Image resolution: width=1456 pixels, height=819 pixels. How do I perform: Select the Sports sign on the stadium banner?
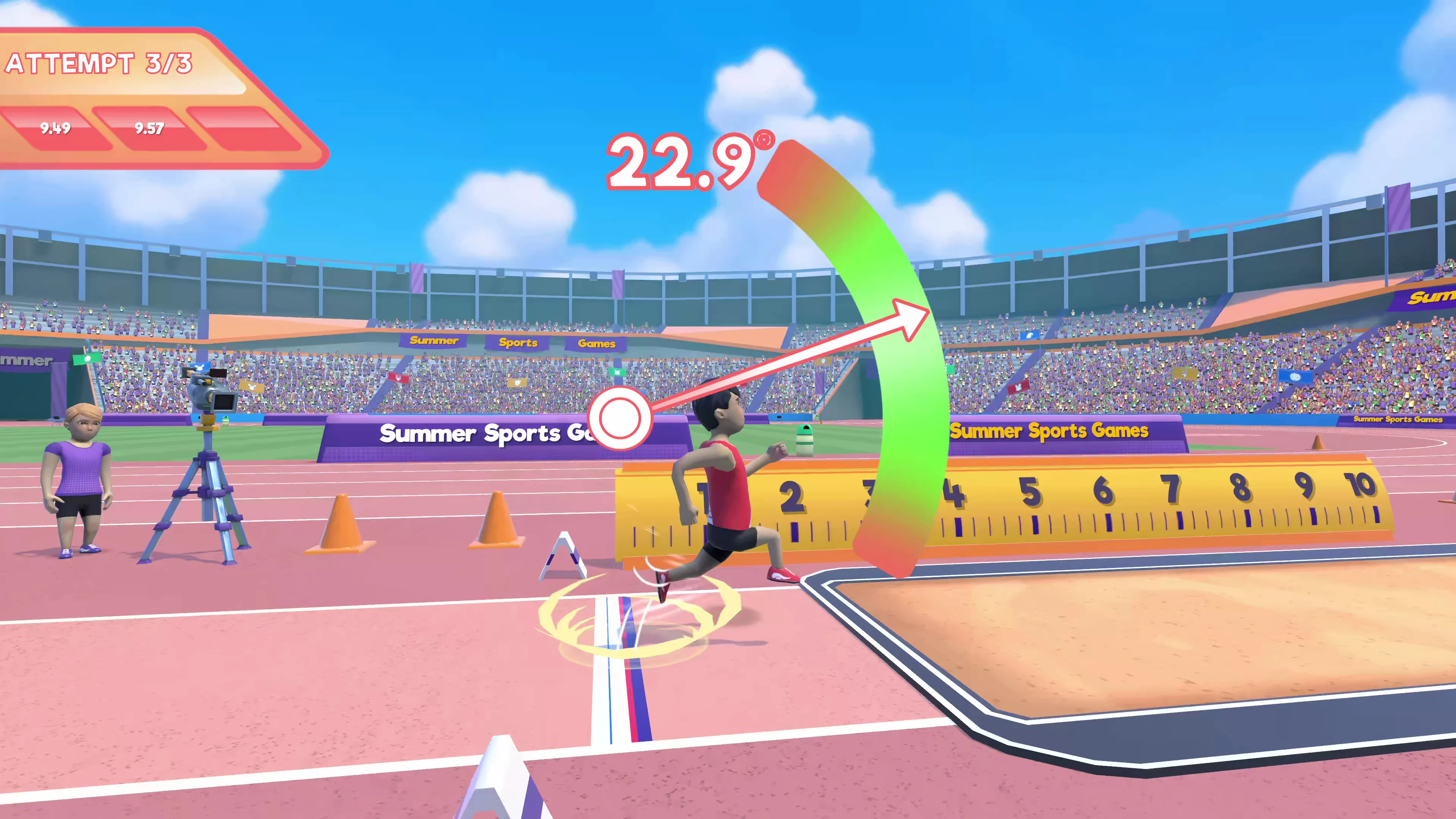(518, 342)
